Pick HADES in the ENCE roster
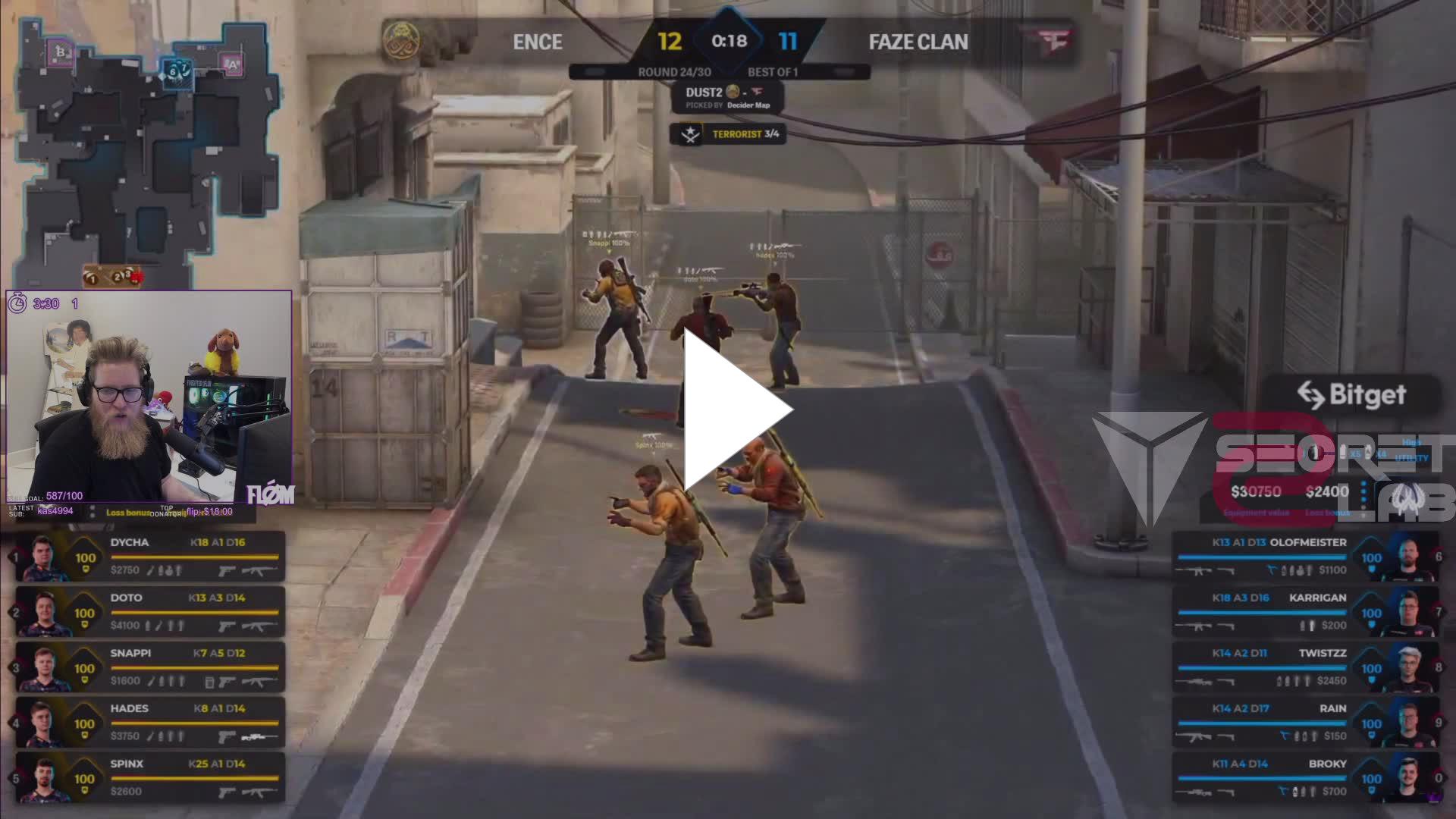 point(150,723)
